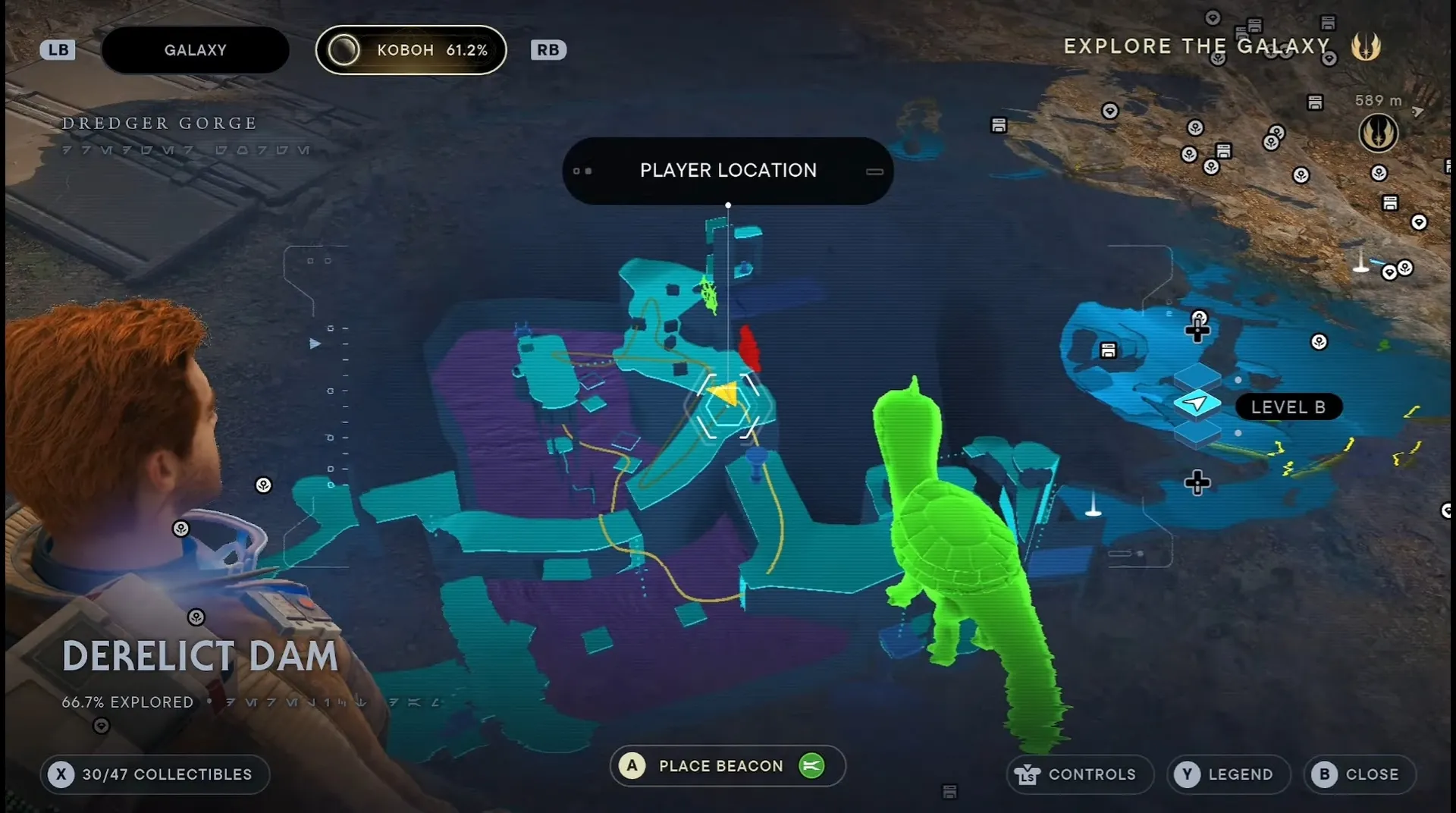Select the Koboh 61.2% planet tab
Image resolution: width=1456 pixels, height=813 pixels.
tap(411, 50)
